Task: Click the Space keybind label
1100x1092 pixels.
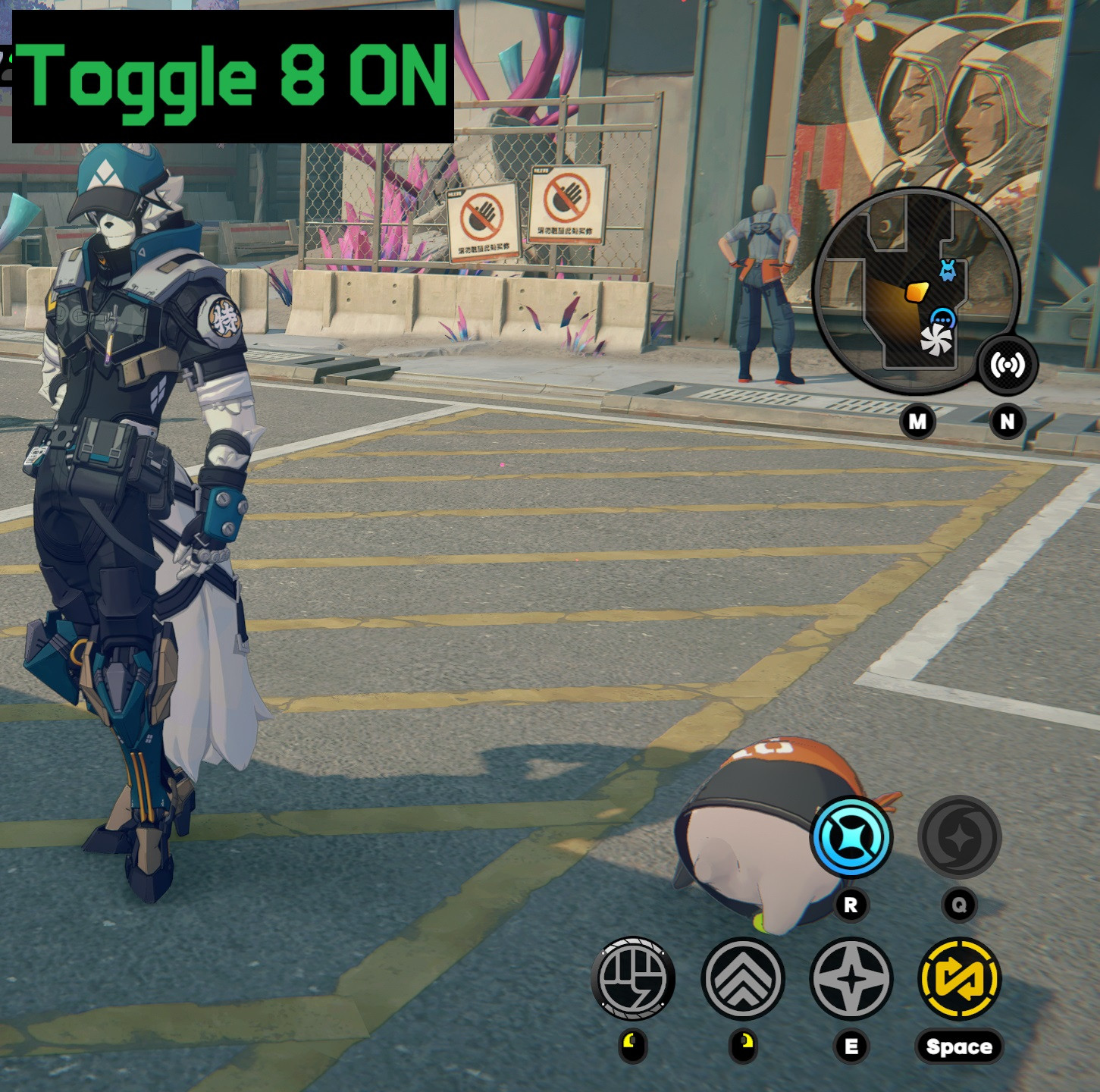Action: click(x=960, y=1044)
